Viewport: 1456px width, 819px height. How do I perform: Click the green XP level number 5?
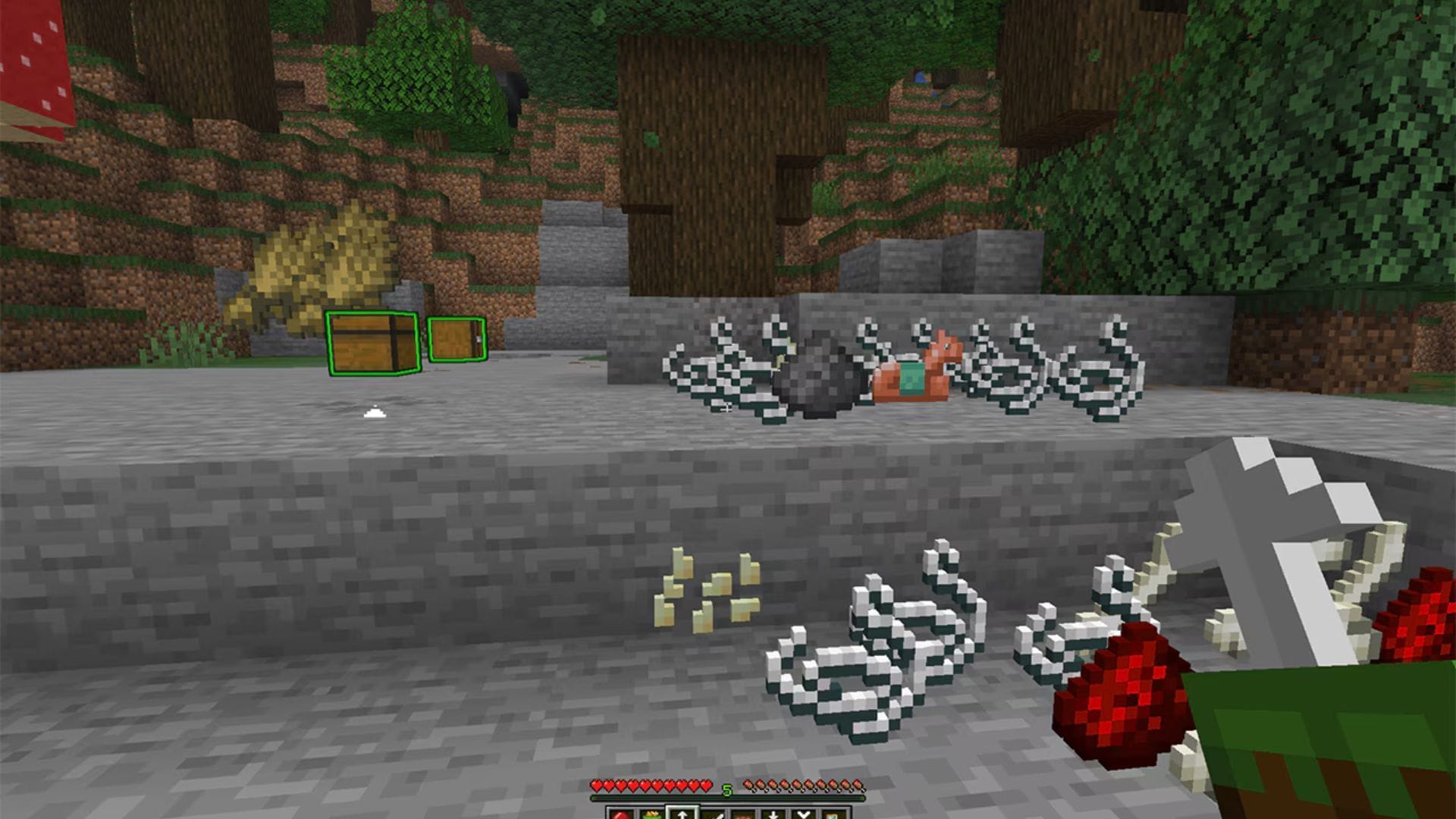point(727,790)
